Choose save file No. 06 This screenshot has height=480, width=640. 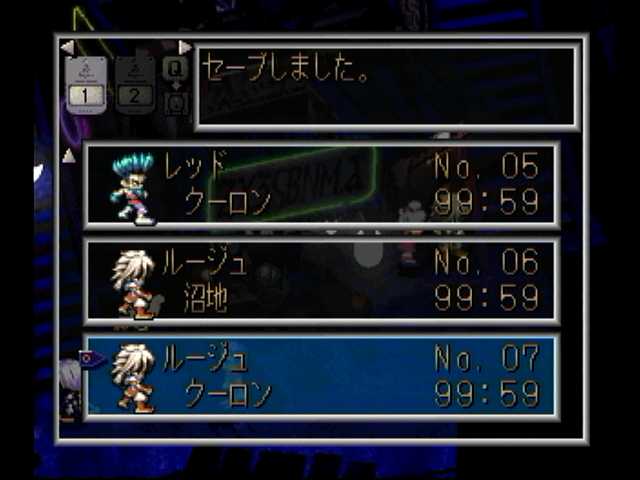point(320,281)
